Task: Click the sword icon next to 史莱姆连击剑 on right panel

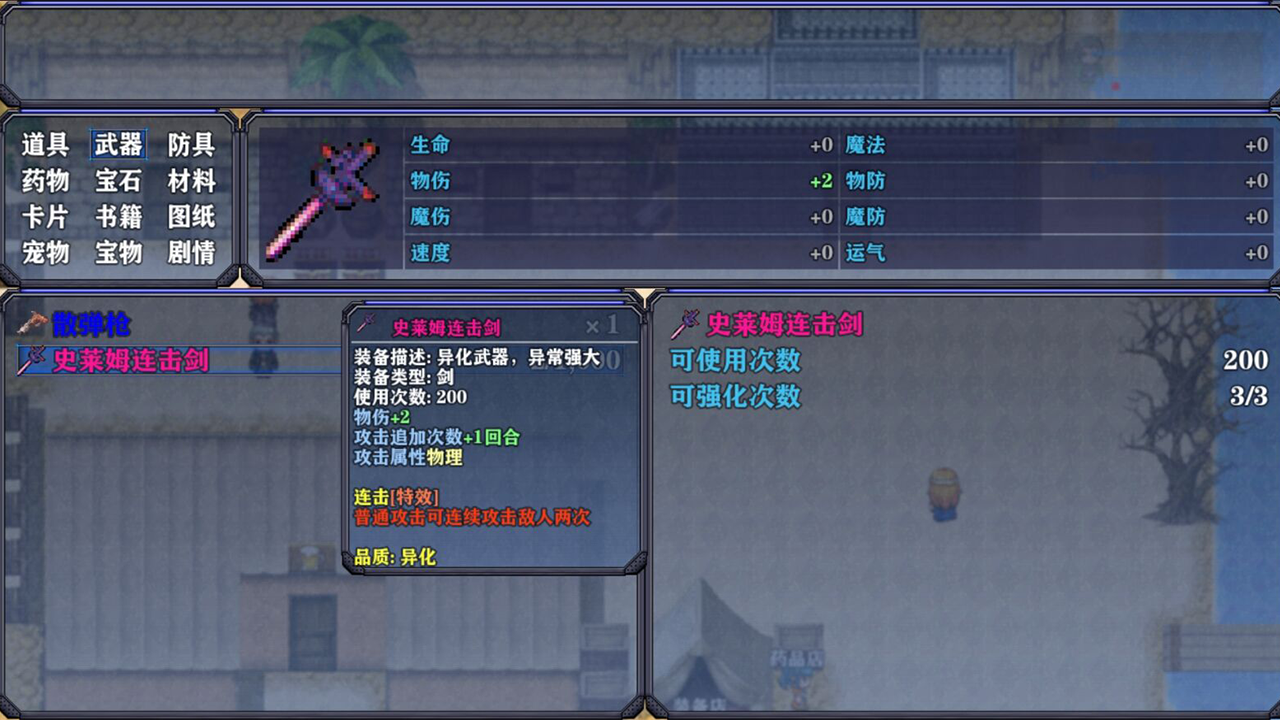Action: pos(685,323)
